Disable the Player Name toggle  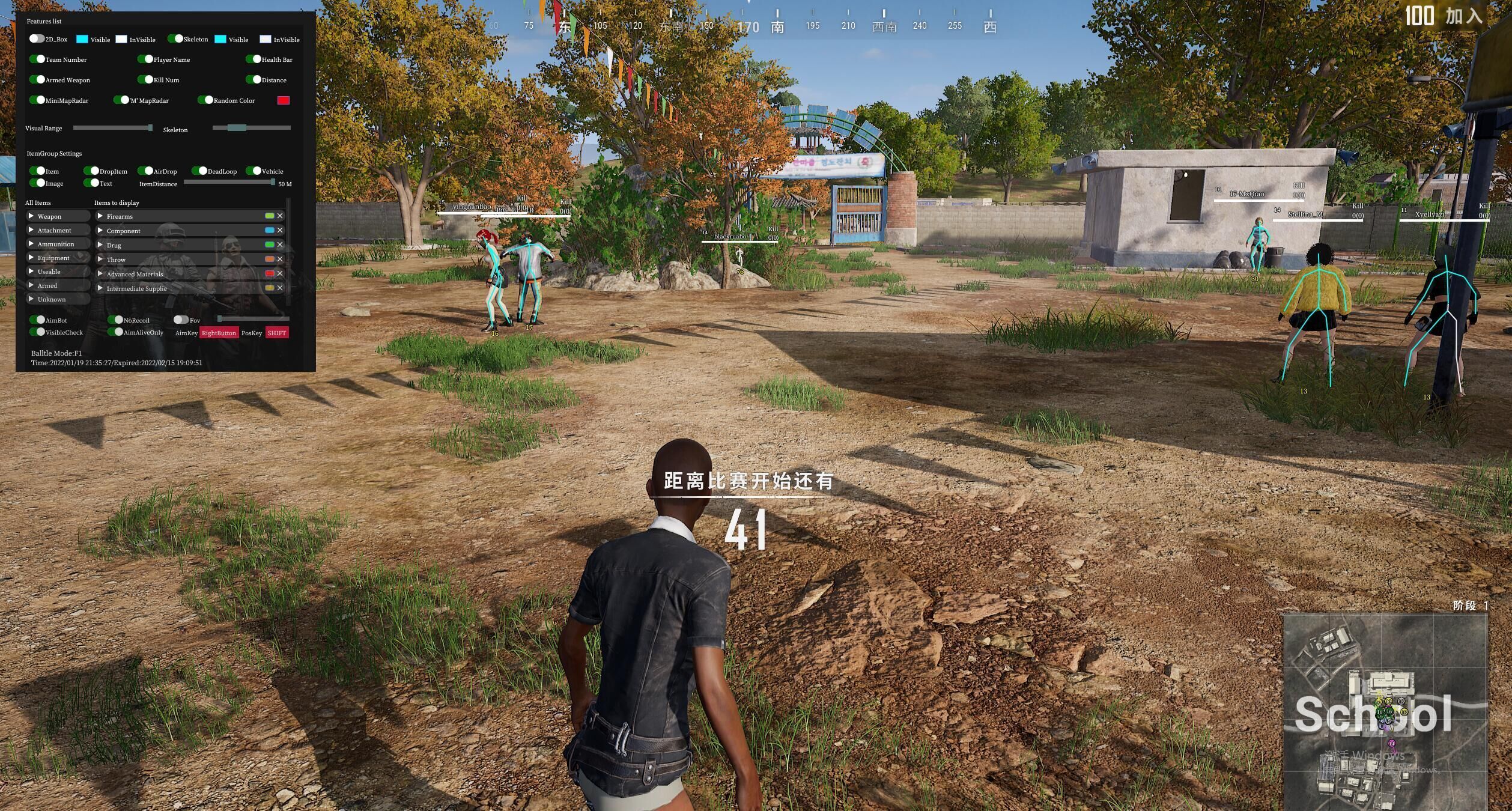pos(145,59)
